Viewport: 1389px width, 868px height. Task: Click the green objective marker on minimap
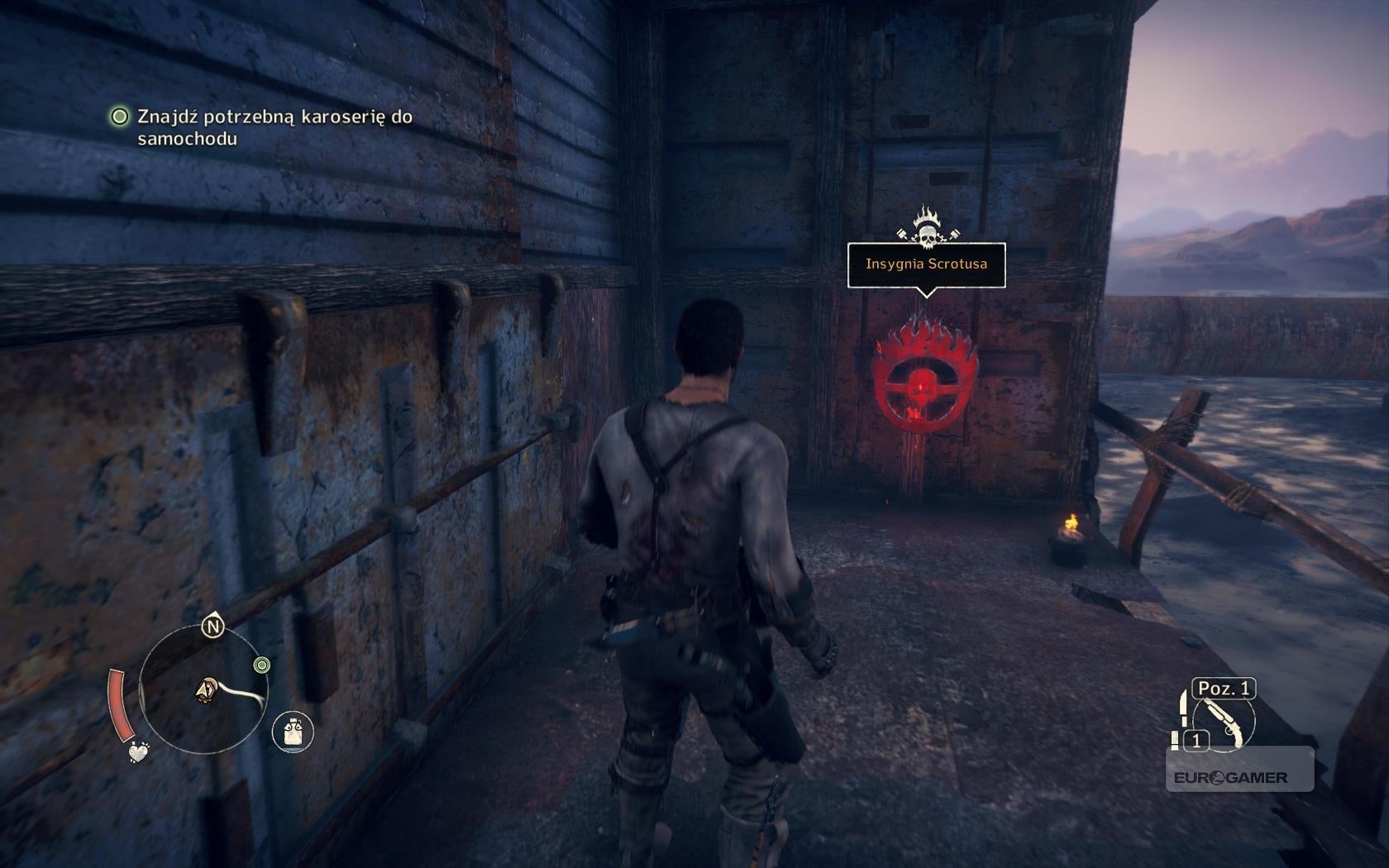[x=262, y=665]
